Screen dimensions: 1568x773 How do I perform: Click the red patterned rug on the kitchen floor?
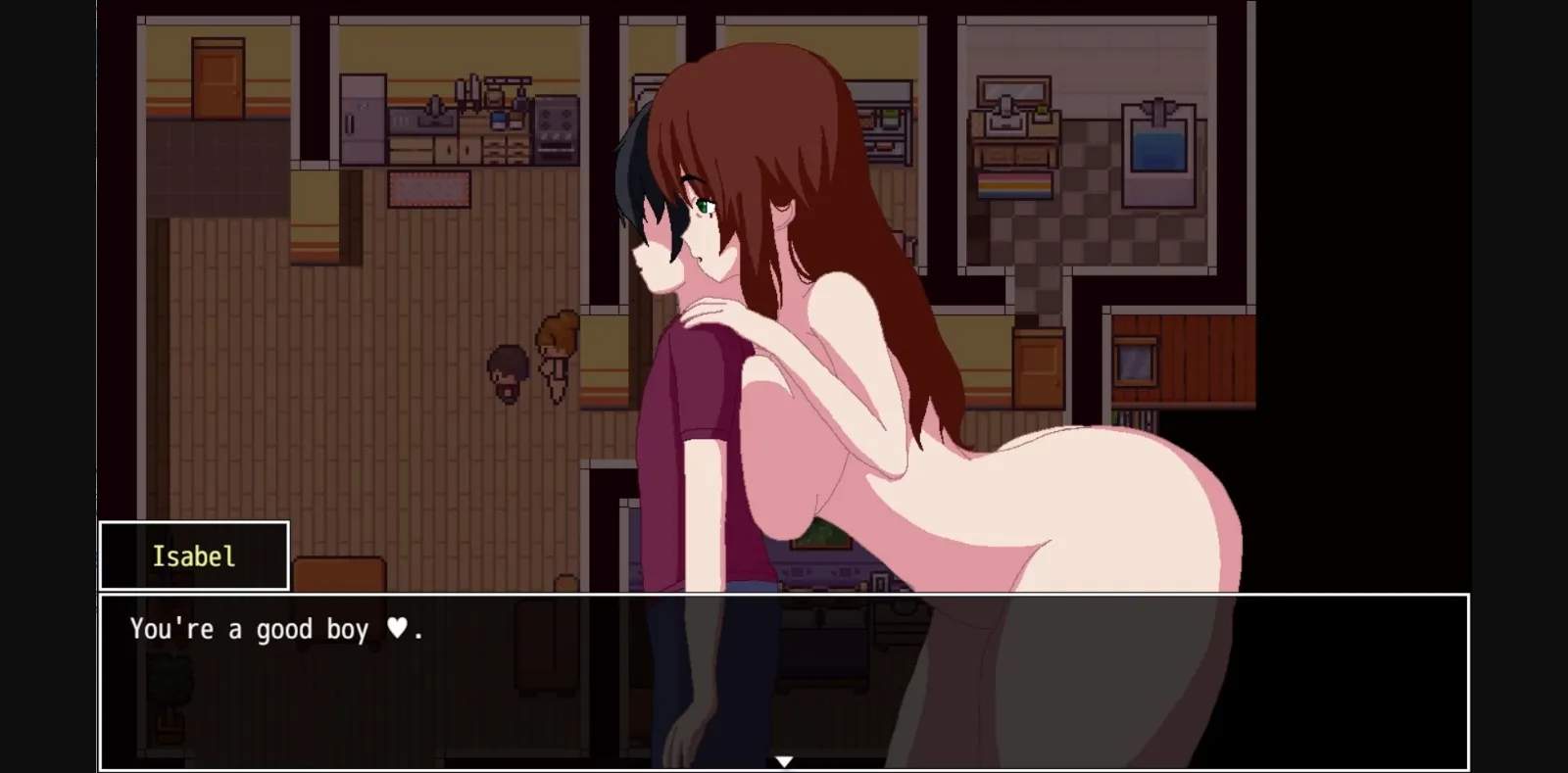coord(429,188)
